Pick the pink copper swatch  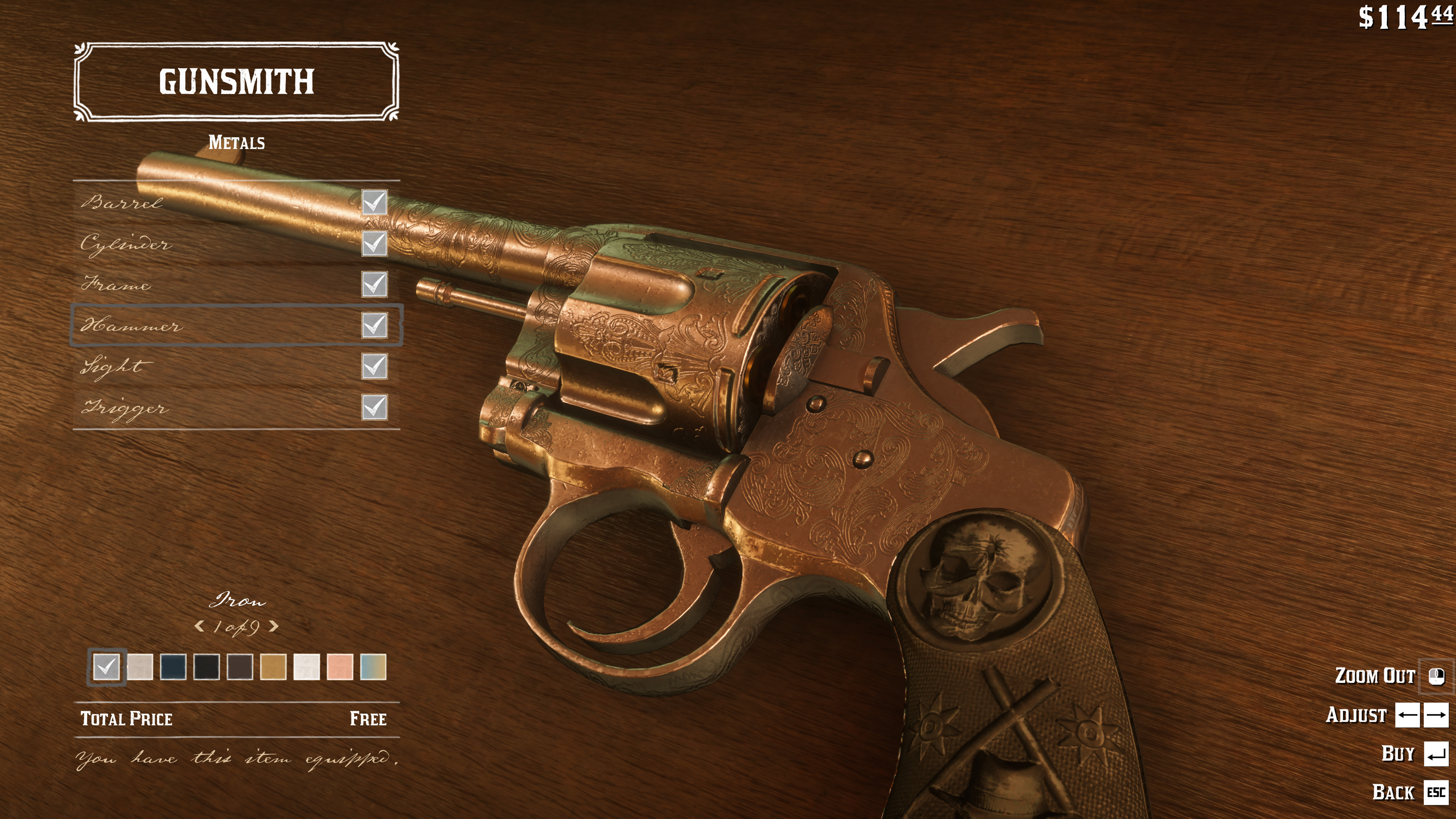(x=340, y=667)
